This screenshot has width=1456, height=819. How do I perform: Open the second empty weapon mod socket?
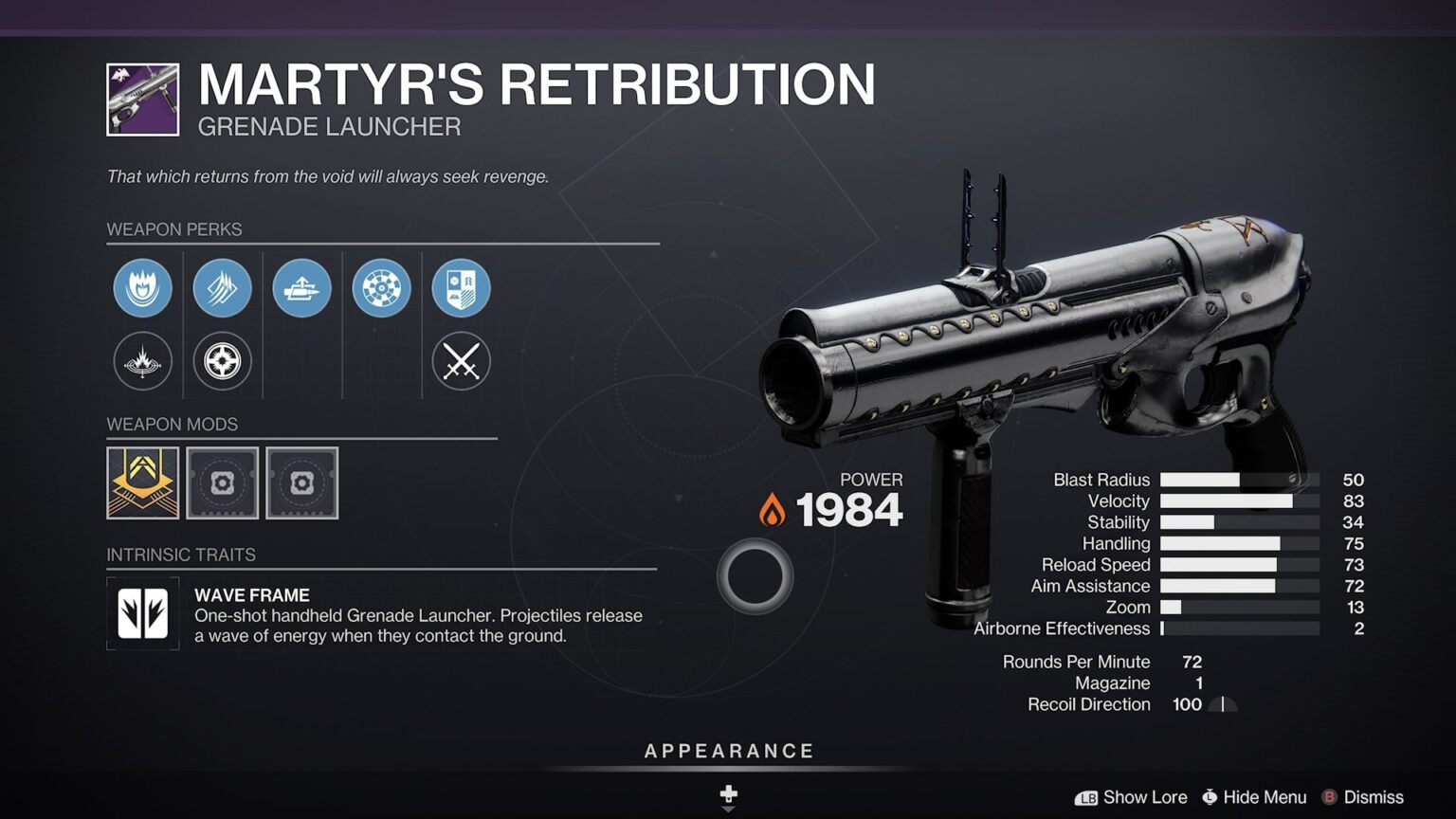[x=223, y=483]
